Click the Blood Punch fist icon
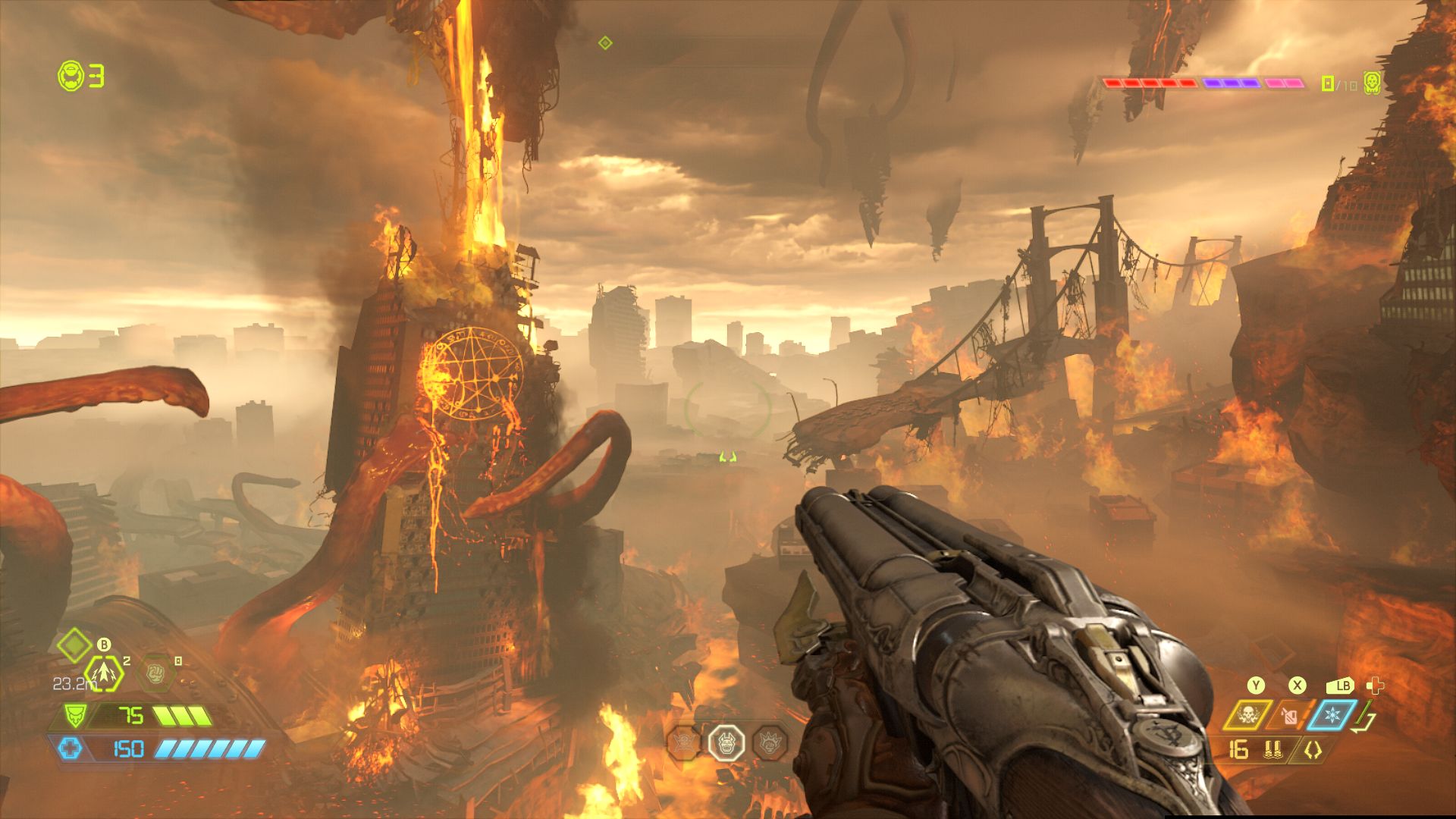The image size is (1456, 819). coord(156,673)
